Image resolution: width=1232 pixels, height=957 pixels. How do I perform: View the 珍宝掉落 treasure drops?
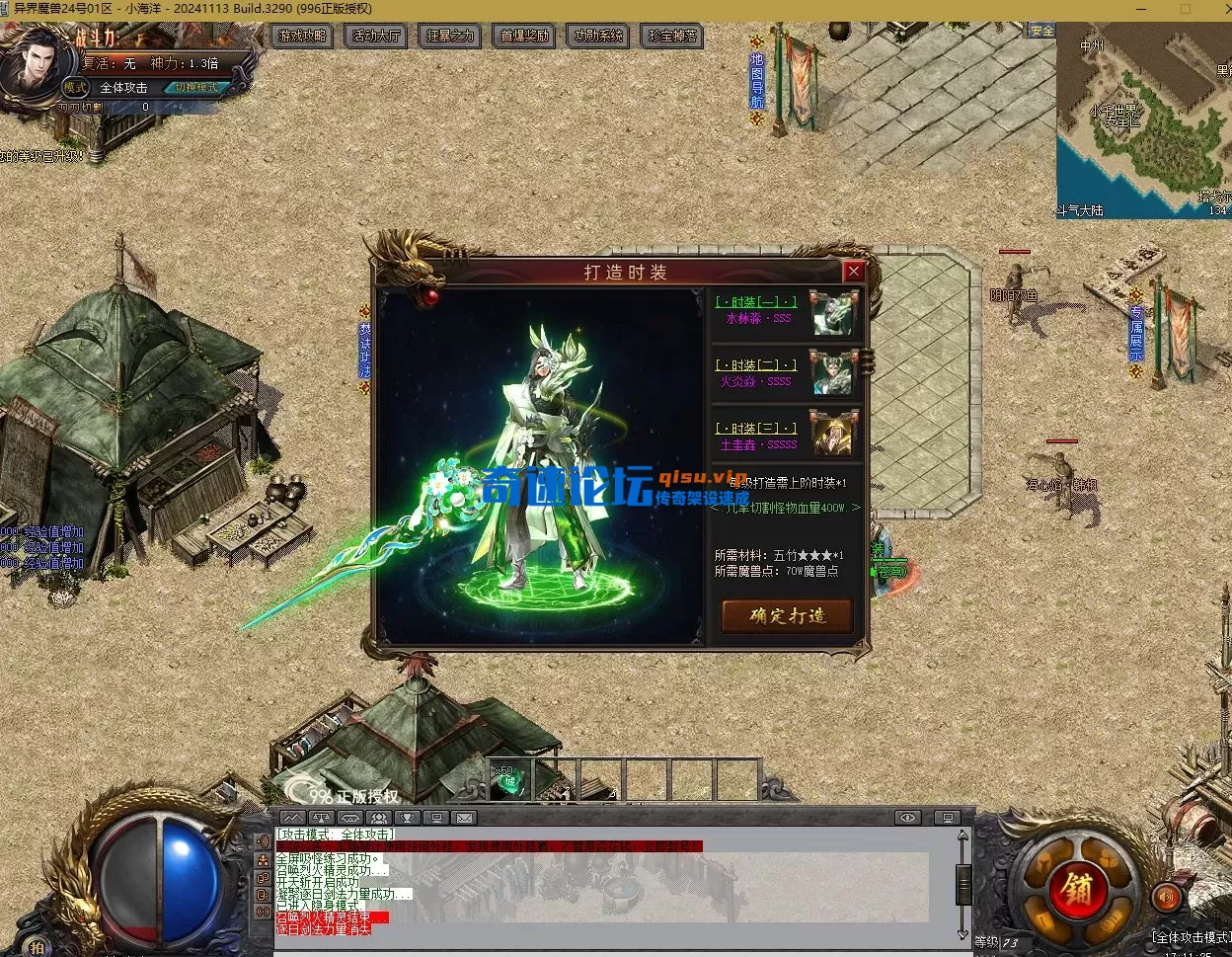pyautogui.click(x=672, y=36)
